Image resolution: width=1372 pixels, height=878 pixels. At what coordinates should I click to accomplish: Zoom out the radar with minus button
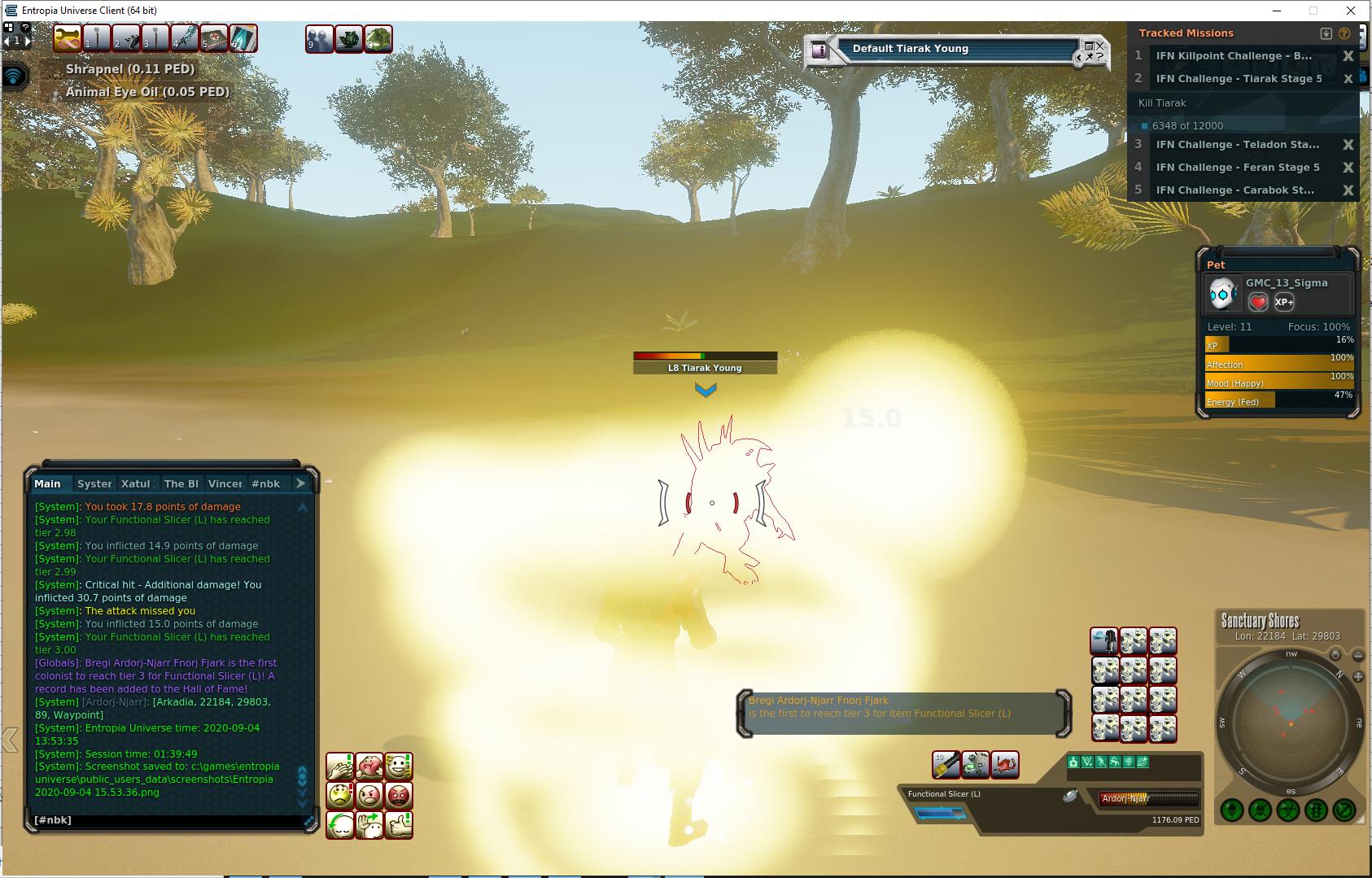(x=1357, y=655)
